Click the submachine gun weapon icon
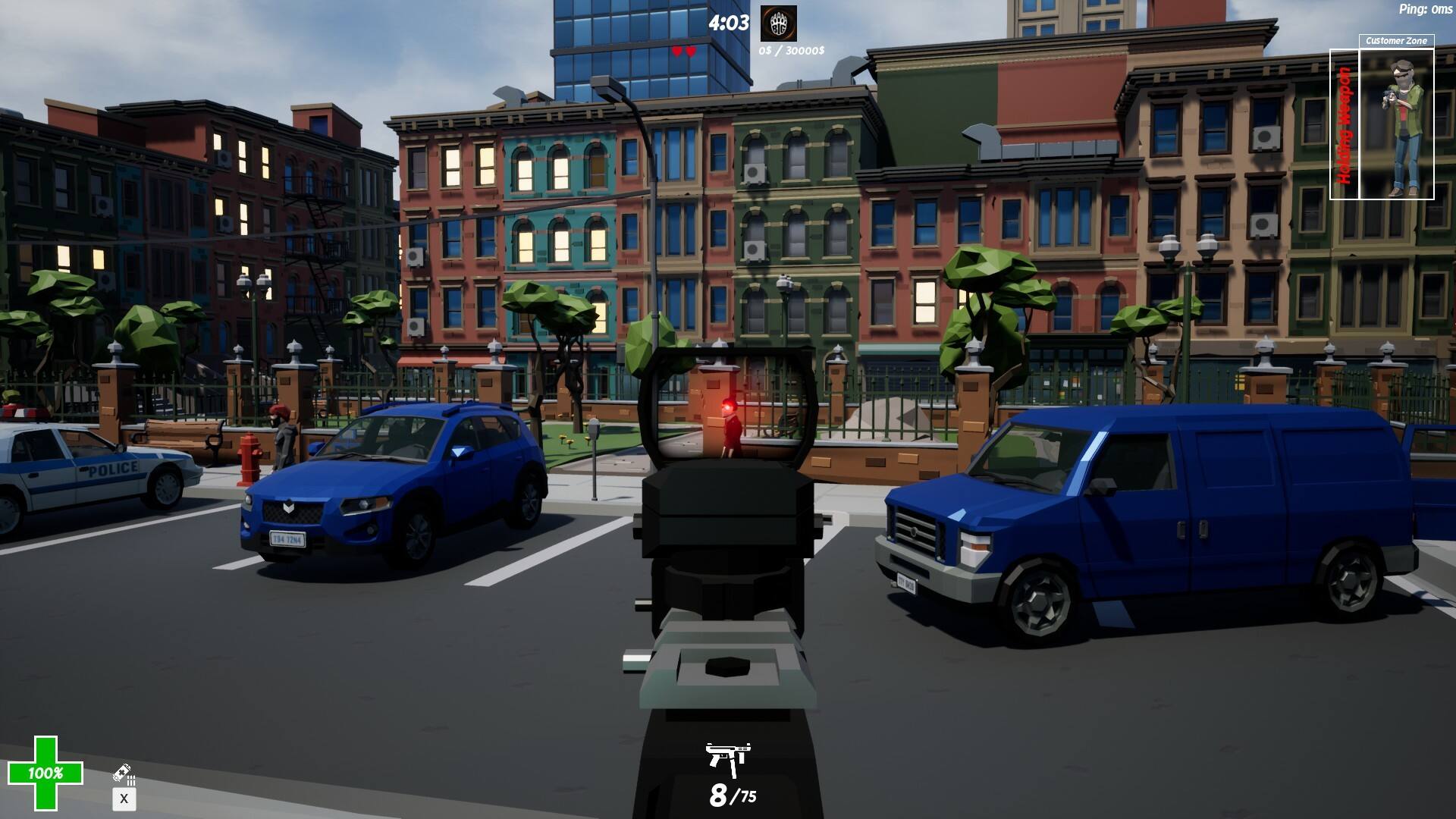This screenshot has height=819, width=1456. 728,758
